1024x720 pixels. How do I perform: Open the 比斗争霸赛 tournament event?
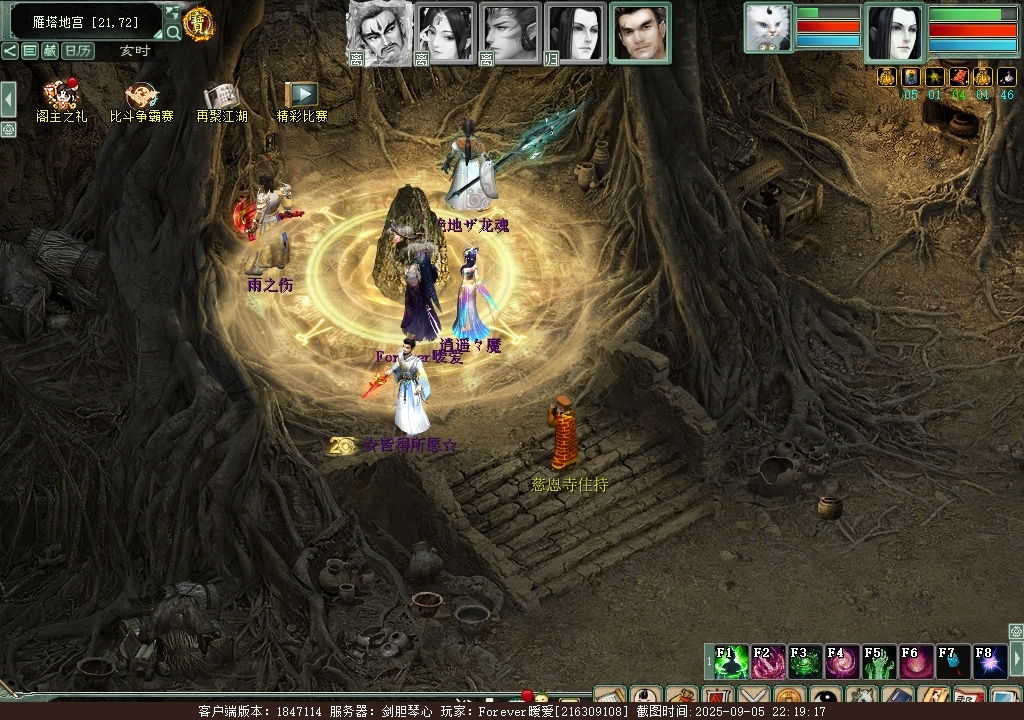coord(141,98)
